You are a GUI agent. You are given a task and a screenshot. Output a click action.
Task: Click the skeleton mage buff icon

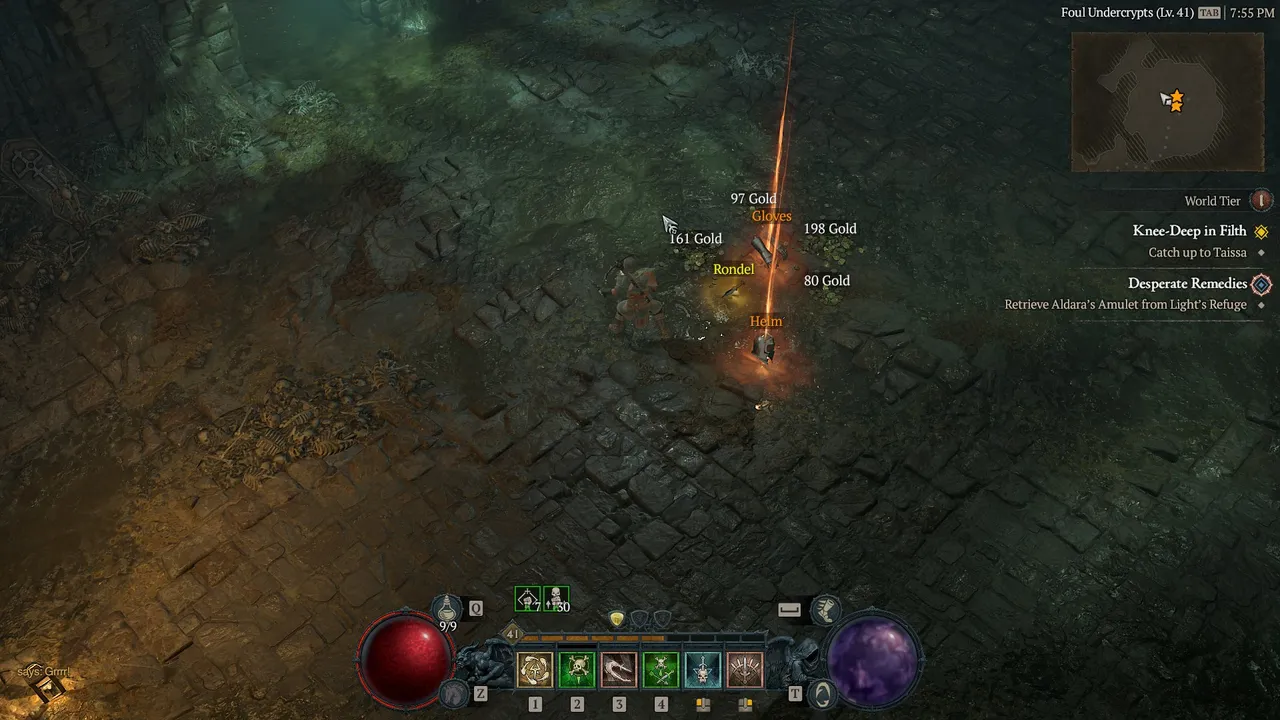[556, 599]
